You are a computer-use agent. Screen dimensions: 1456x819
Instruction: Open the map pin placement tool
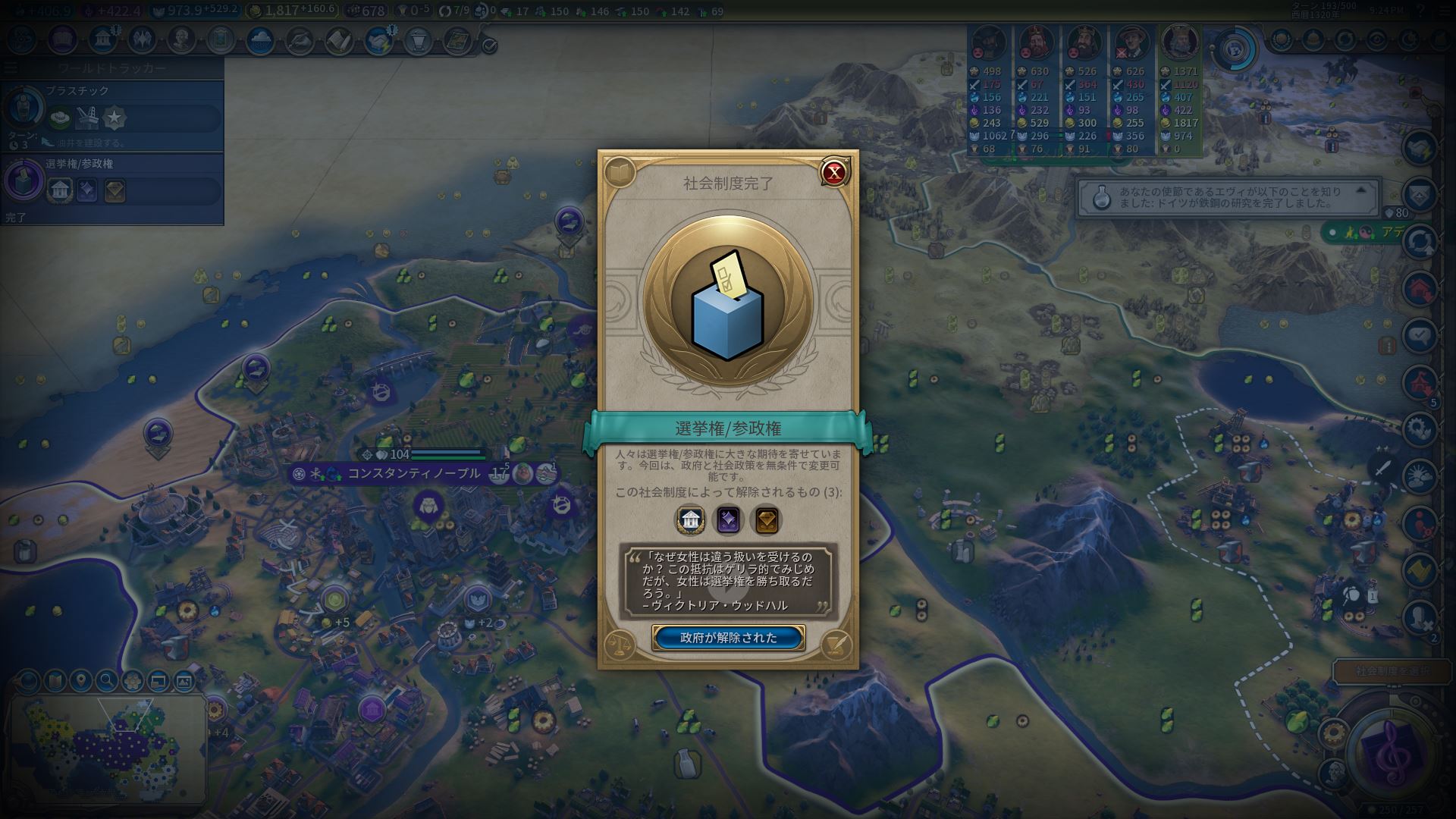80,681
